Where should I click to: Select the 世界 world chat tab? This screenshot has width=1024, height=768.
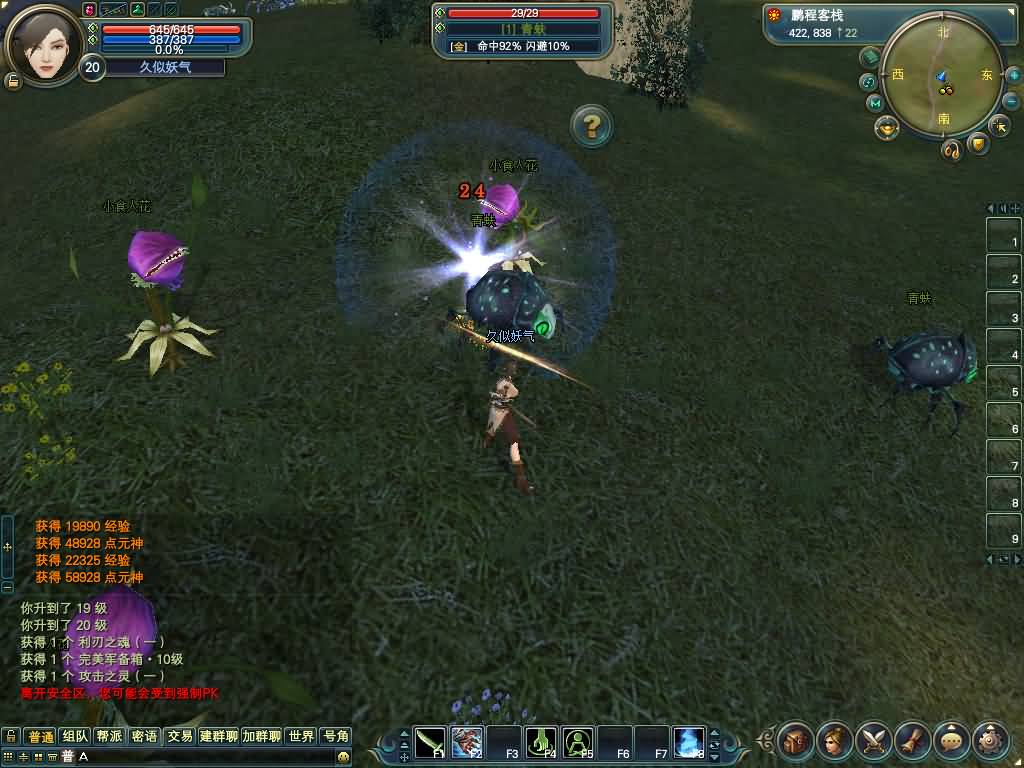click(301, 737)
